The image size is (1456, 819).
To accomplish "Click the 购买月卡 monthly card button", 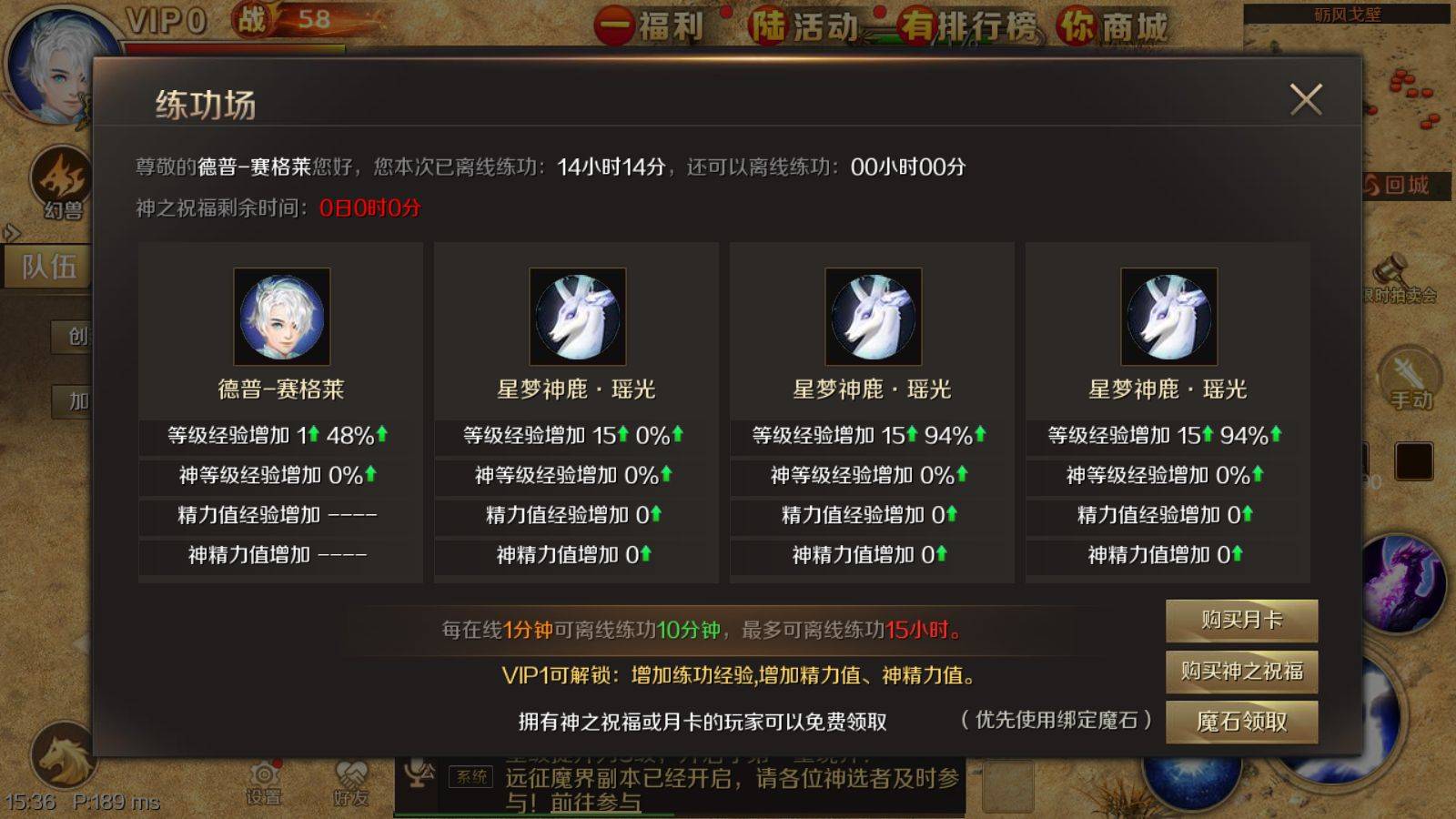I will click(x=1241, y=620).
